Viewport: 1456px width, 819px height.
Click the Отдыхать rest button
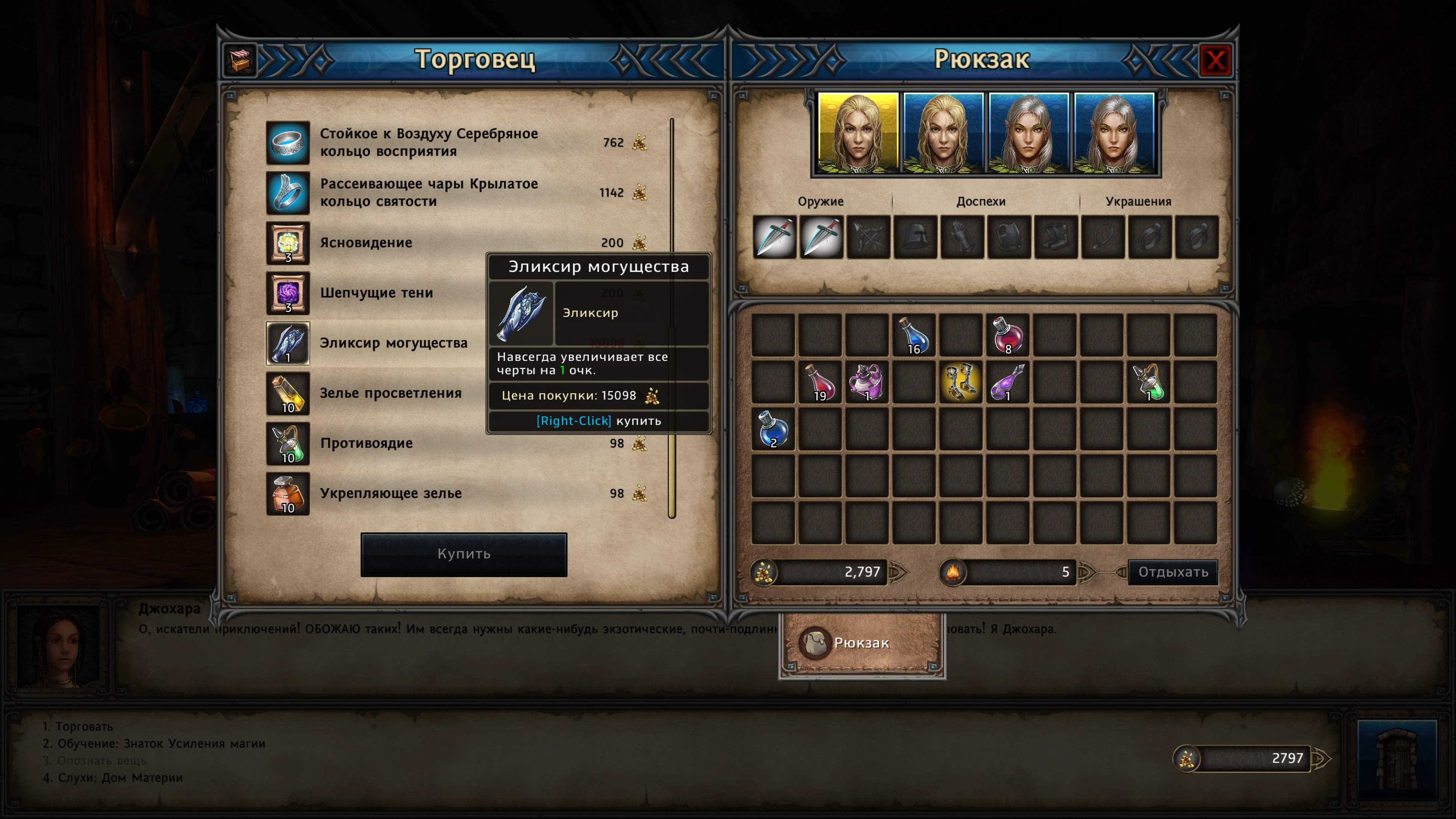pos(1173,572)
